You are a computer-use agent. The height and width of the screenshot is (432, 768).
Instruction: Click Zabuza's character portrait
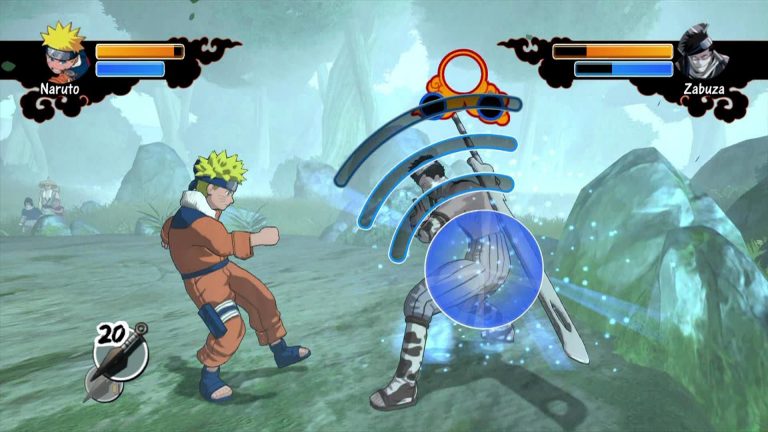[x=702, y=53]
